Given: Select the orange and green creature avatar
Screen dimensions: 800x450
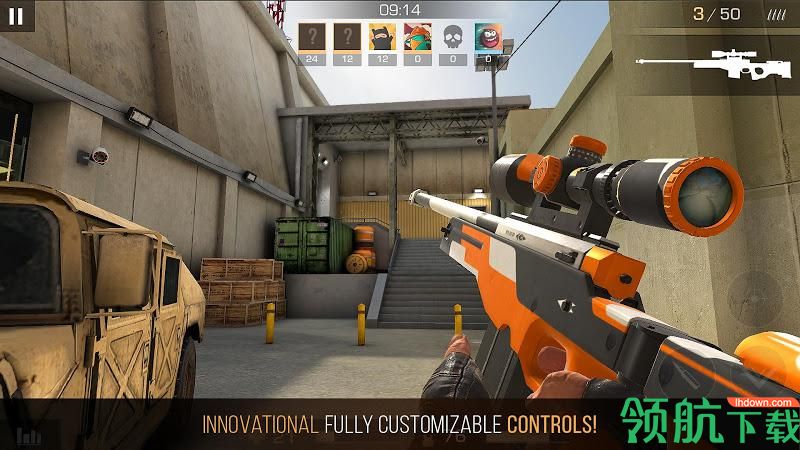Looking at the screenshot, I should [418, 37].
